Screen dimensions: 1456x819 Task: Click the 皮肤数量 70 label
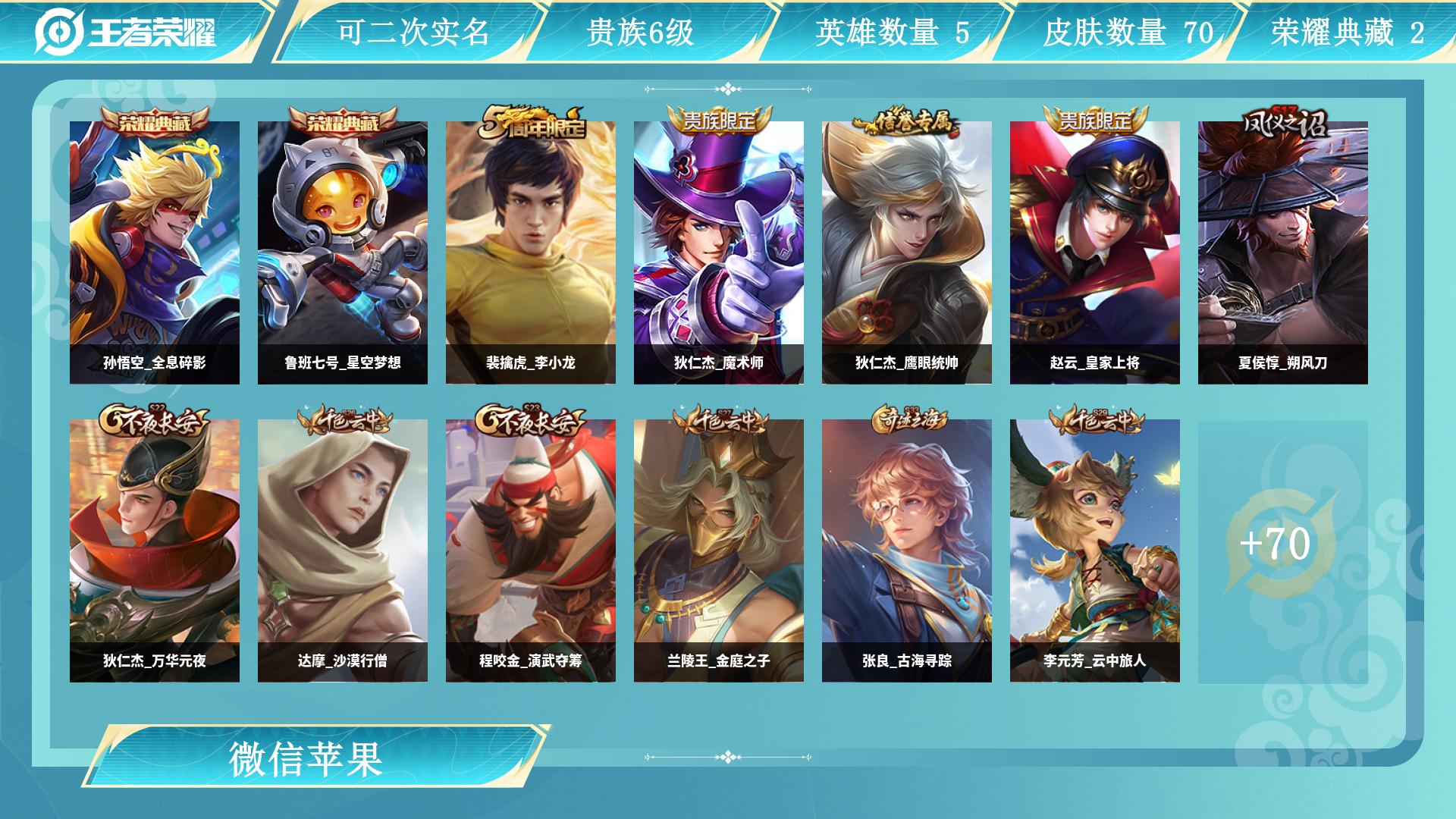click(1122, 32)
